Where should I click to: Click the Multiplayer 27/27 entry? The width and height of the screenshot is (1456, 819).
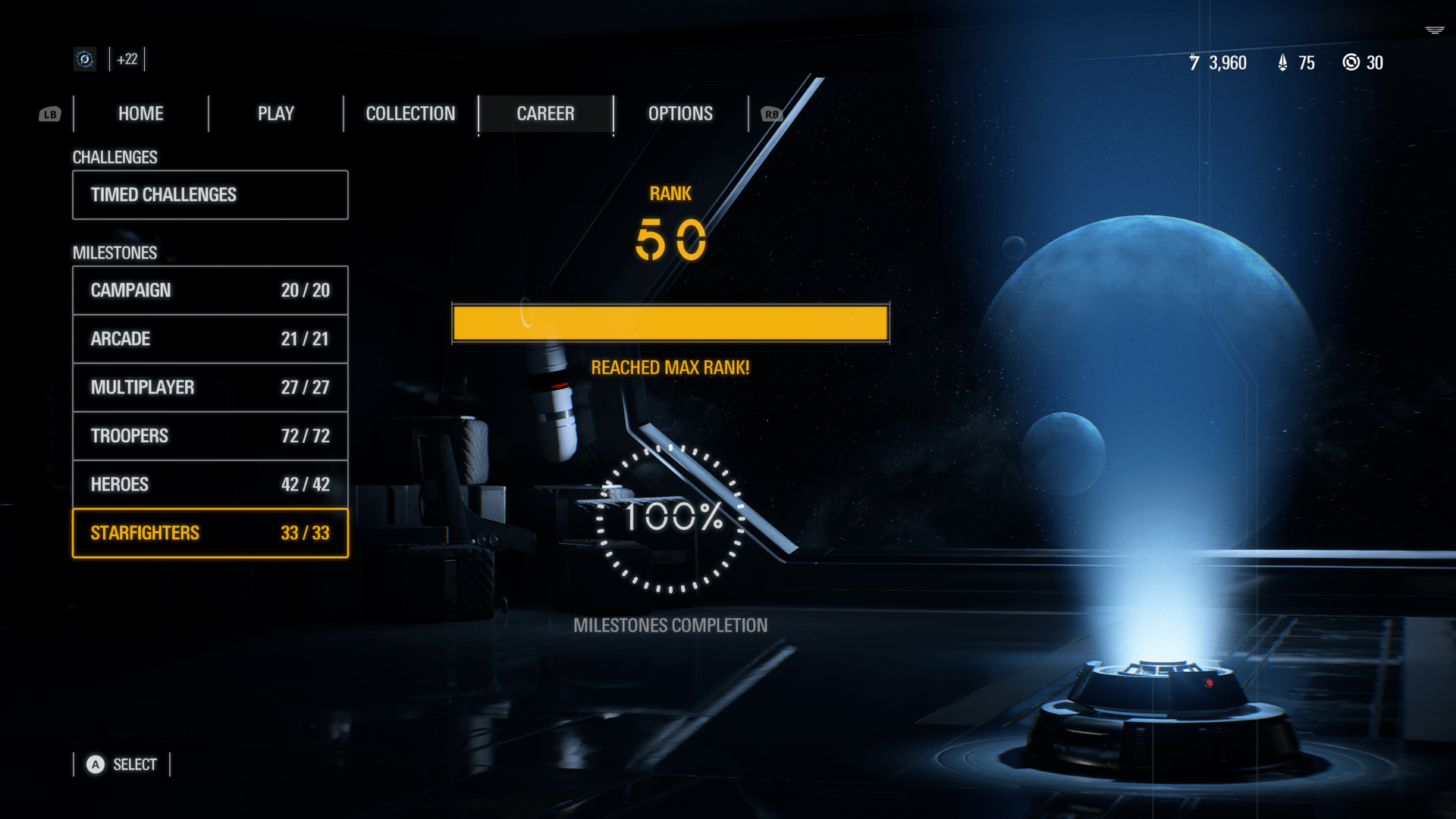(210, 388)
